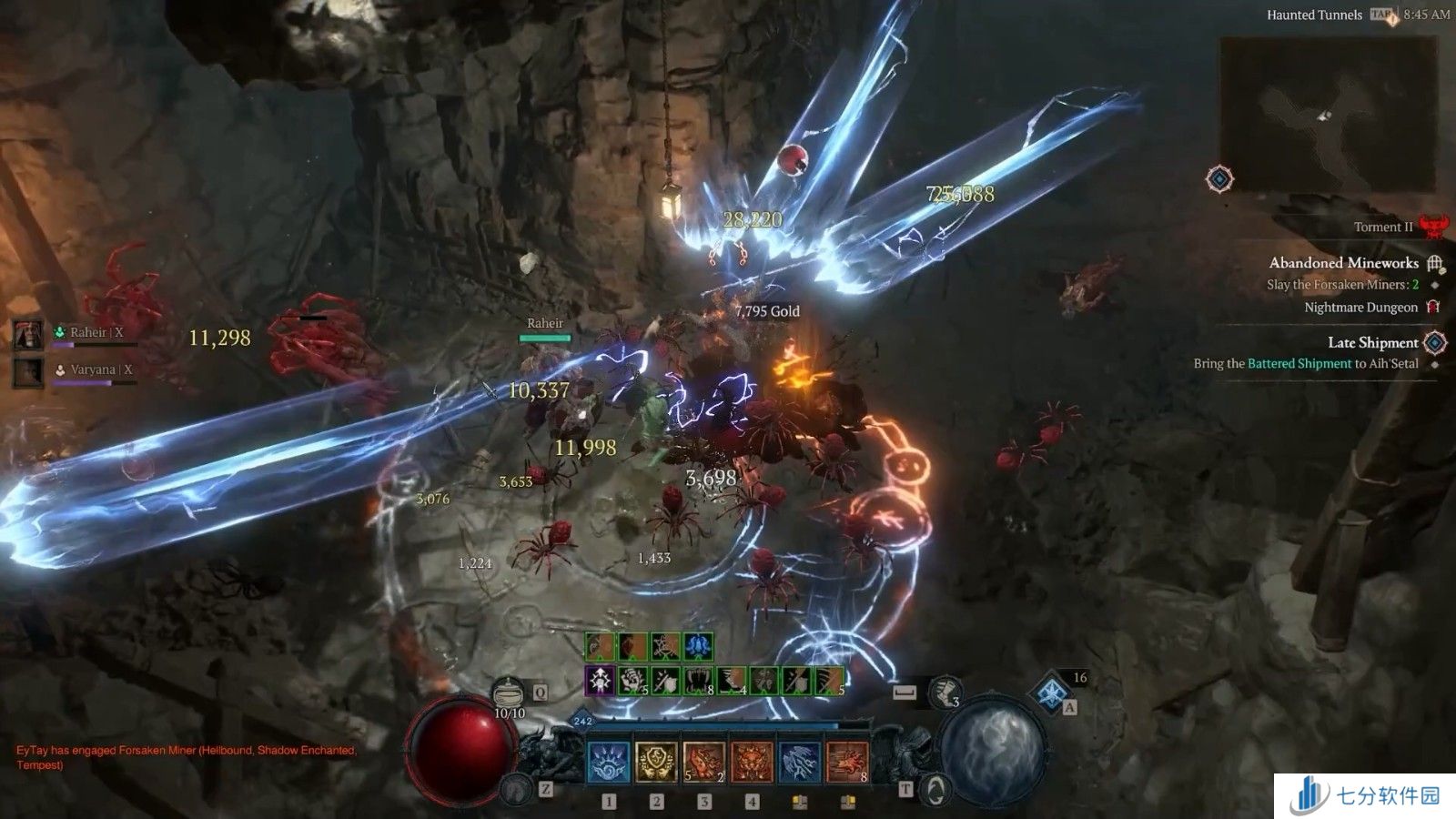Click the emote wheel icon beside the spirit orb
This screenshot has width=1456, height=819.
[935, 788]
